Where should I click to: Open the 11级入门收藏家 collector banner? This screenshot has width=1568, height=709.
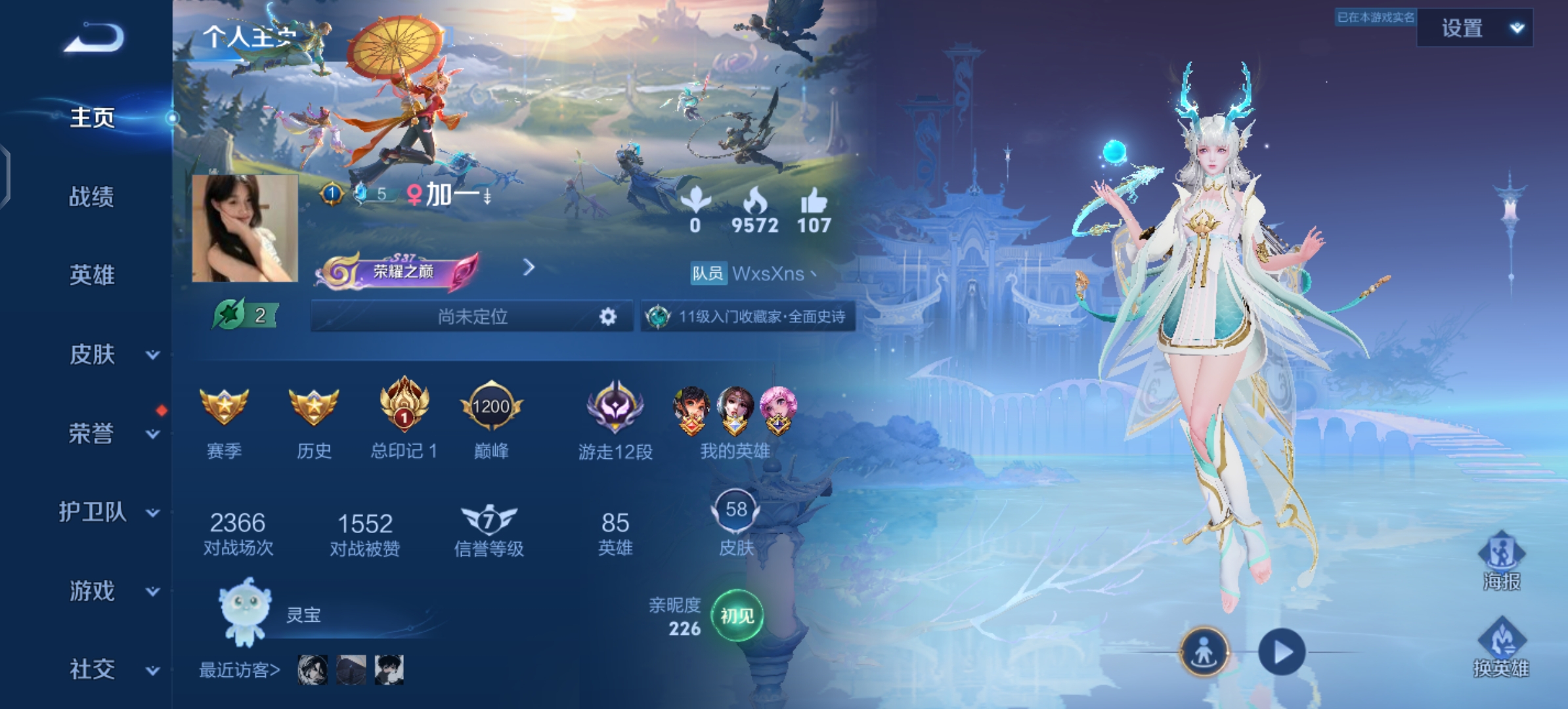pos(749,317)
